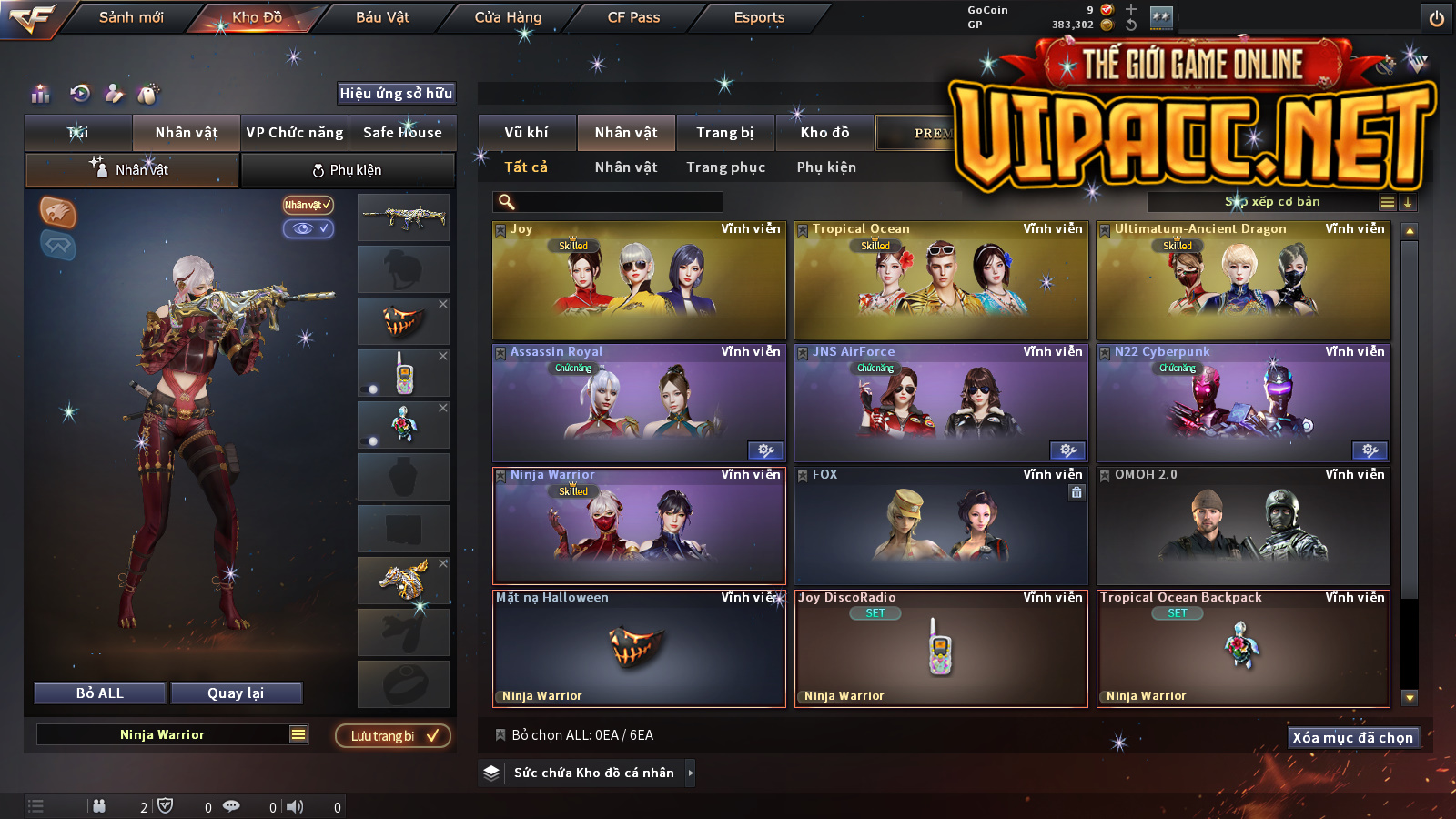1456x819 pixels.
Task: Click the power exit button
Action: 1437,18
